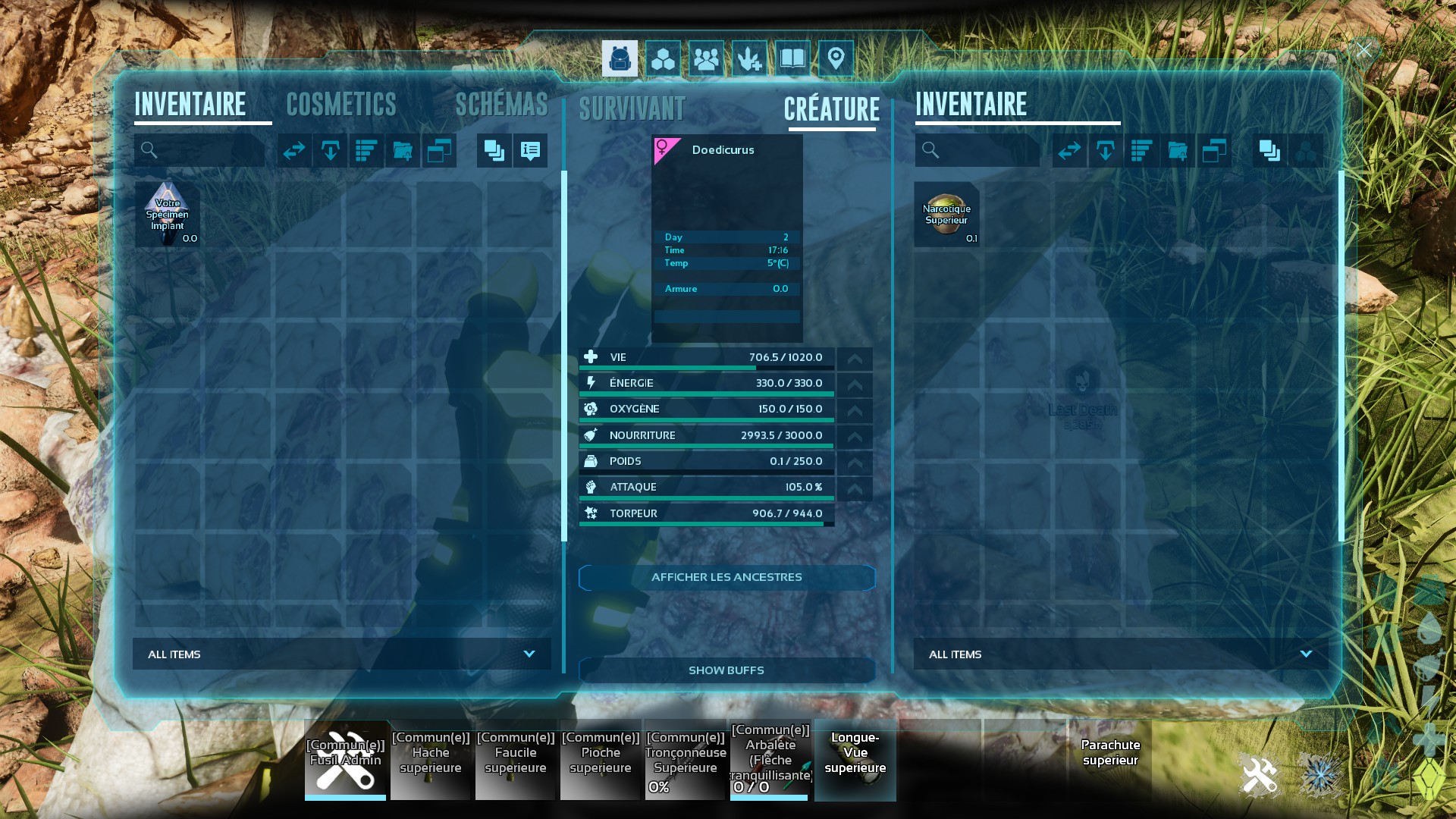Select the Fusil Admin hotbar slot
The image size is (1456, 819).
click(x=346, y=760)
